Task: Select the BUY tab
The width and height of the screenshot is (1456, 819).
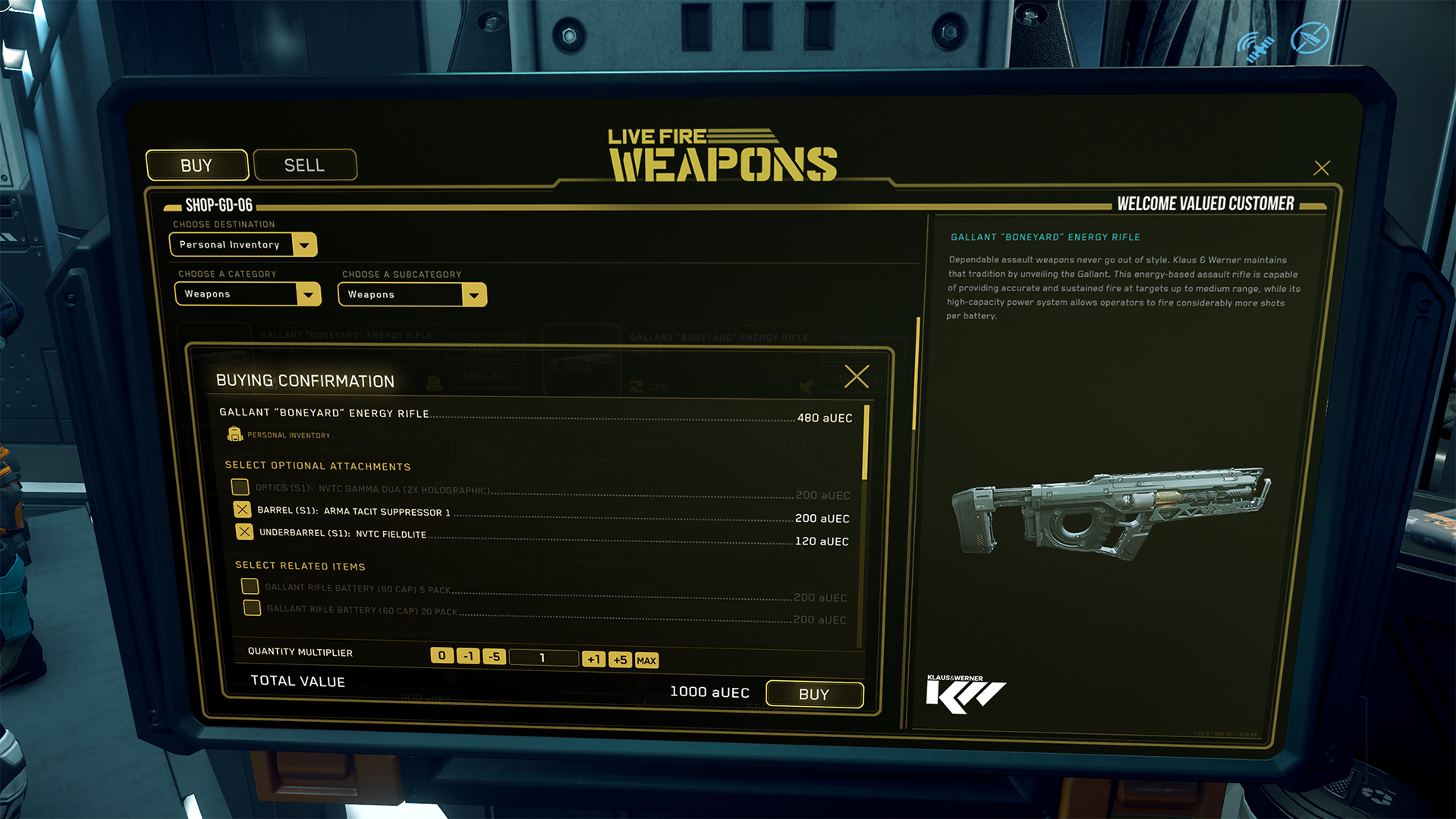Action: [197, 165]
